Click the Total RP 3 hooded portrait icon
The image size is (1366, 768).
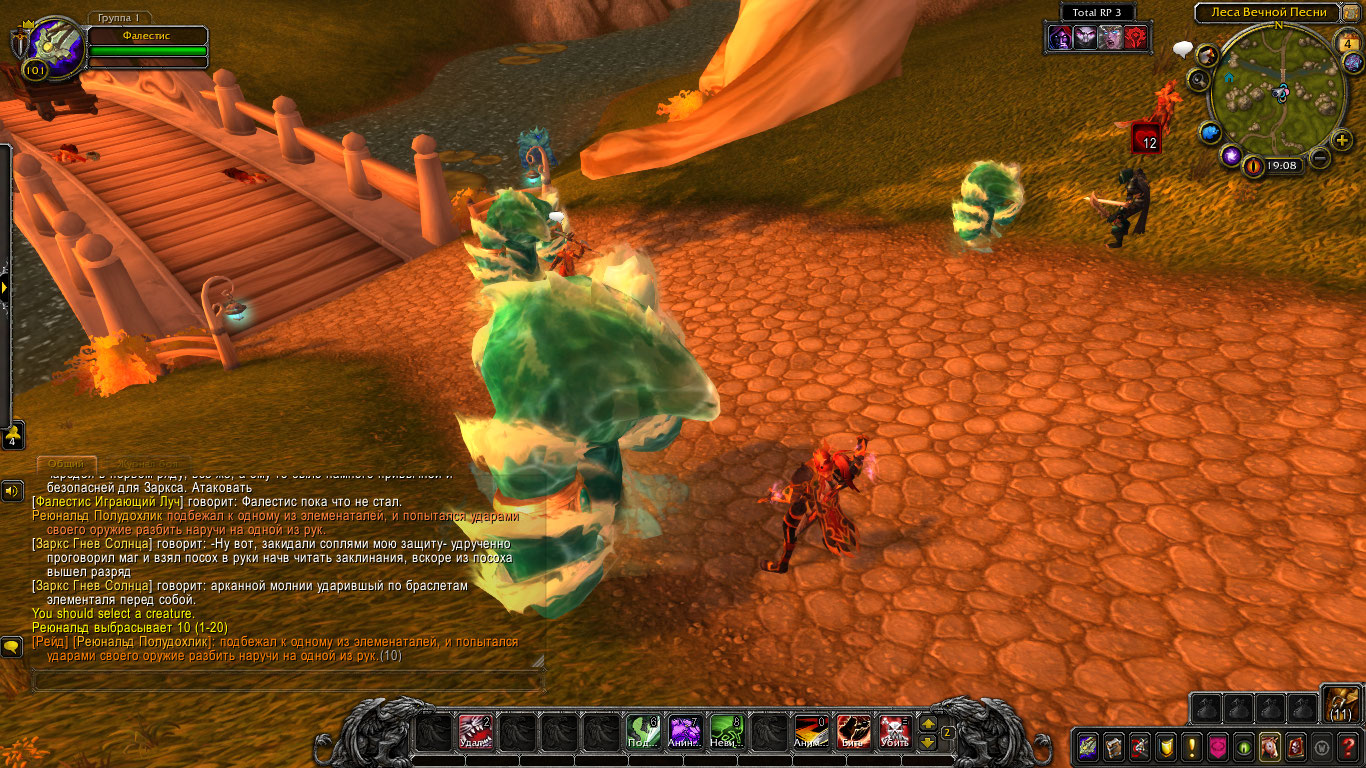[x=1058, y=38]
